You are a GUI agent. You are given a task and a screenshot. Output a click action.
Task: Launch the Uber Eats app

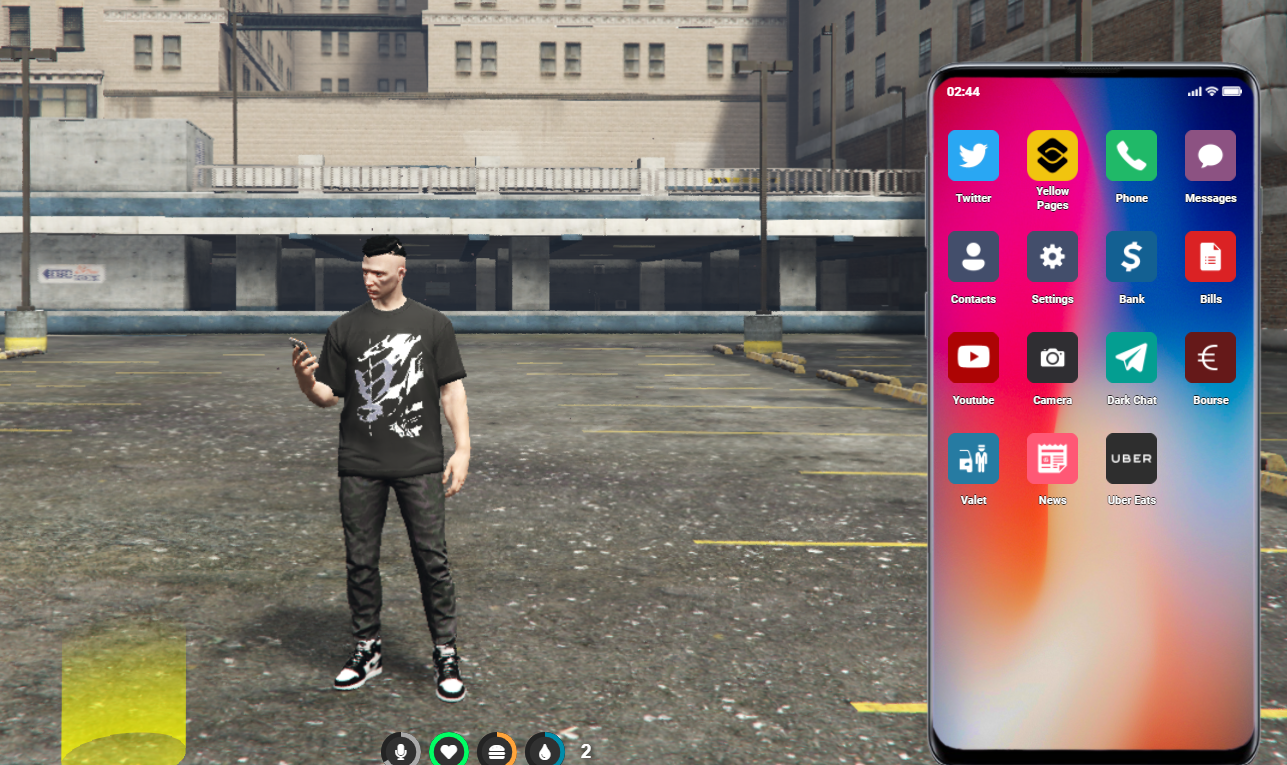1131,458
